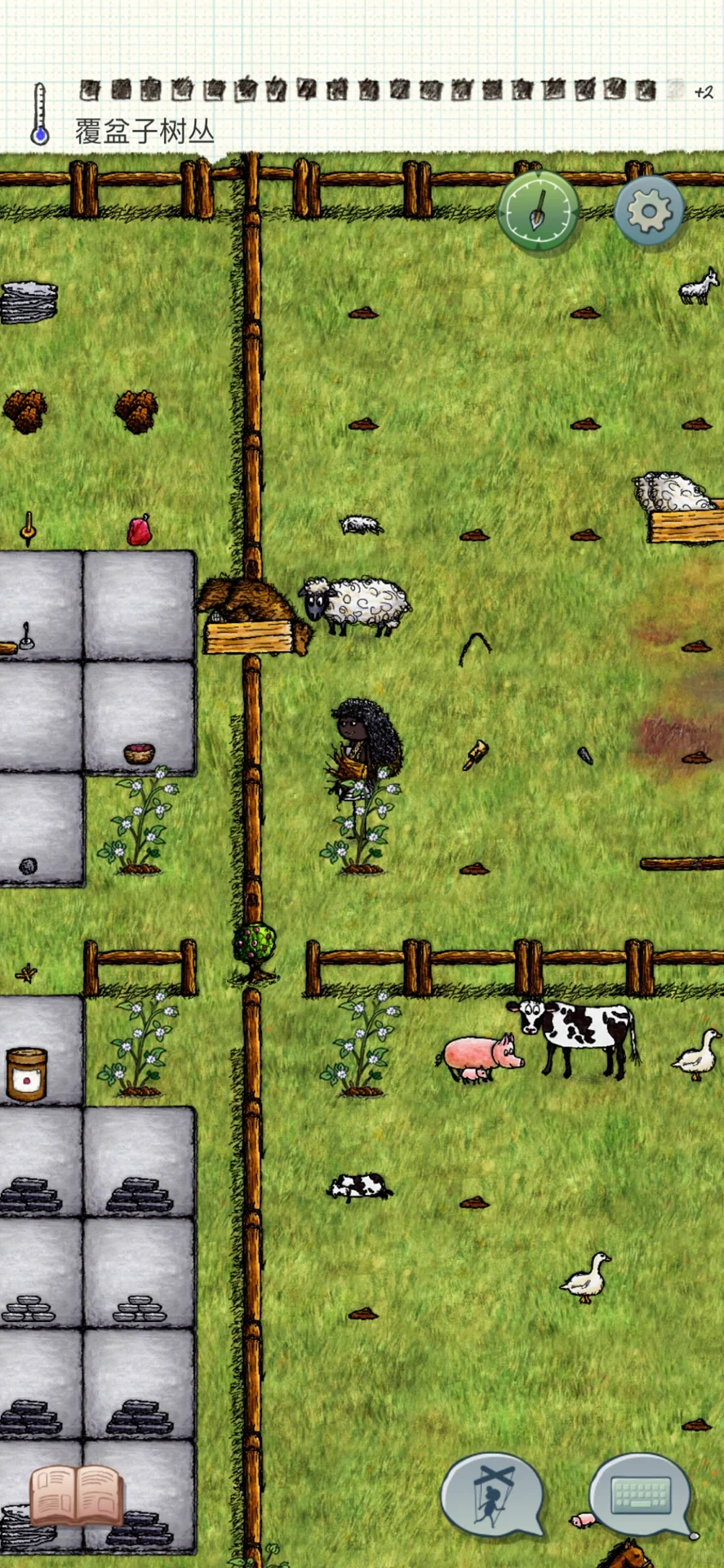Open the keyboard chat bubble
The image size is (724, 1568).
point(642,1494)
